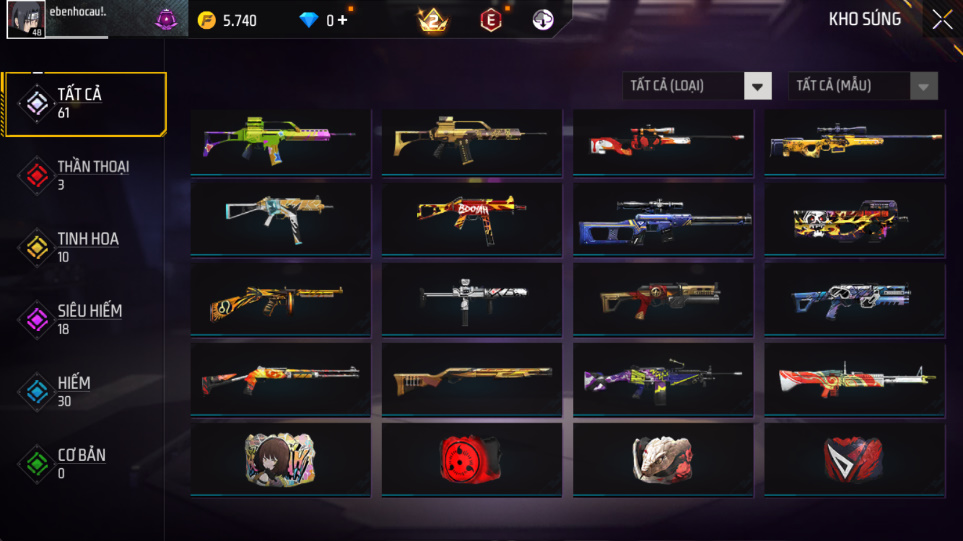
Task: Select the green and yellow rifle skin
Action: pyautogui.click(x=280, y=140)
